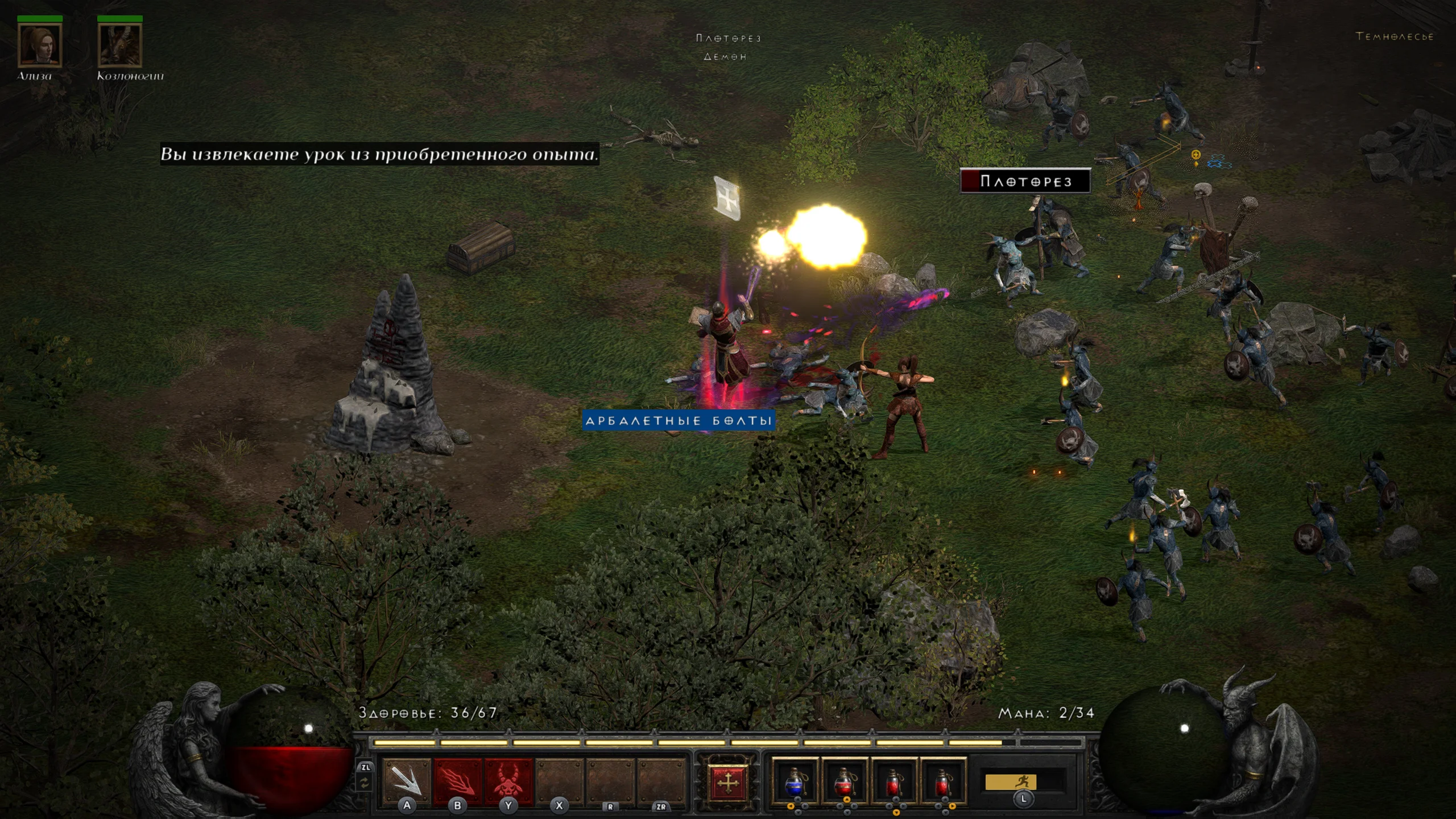Image resolution: width=1456 pixels, height=819 pixels.
Task: Activate the red claw skill
Action: [x=457, y=781]
